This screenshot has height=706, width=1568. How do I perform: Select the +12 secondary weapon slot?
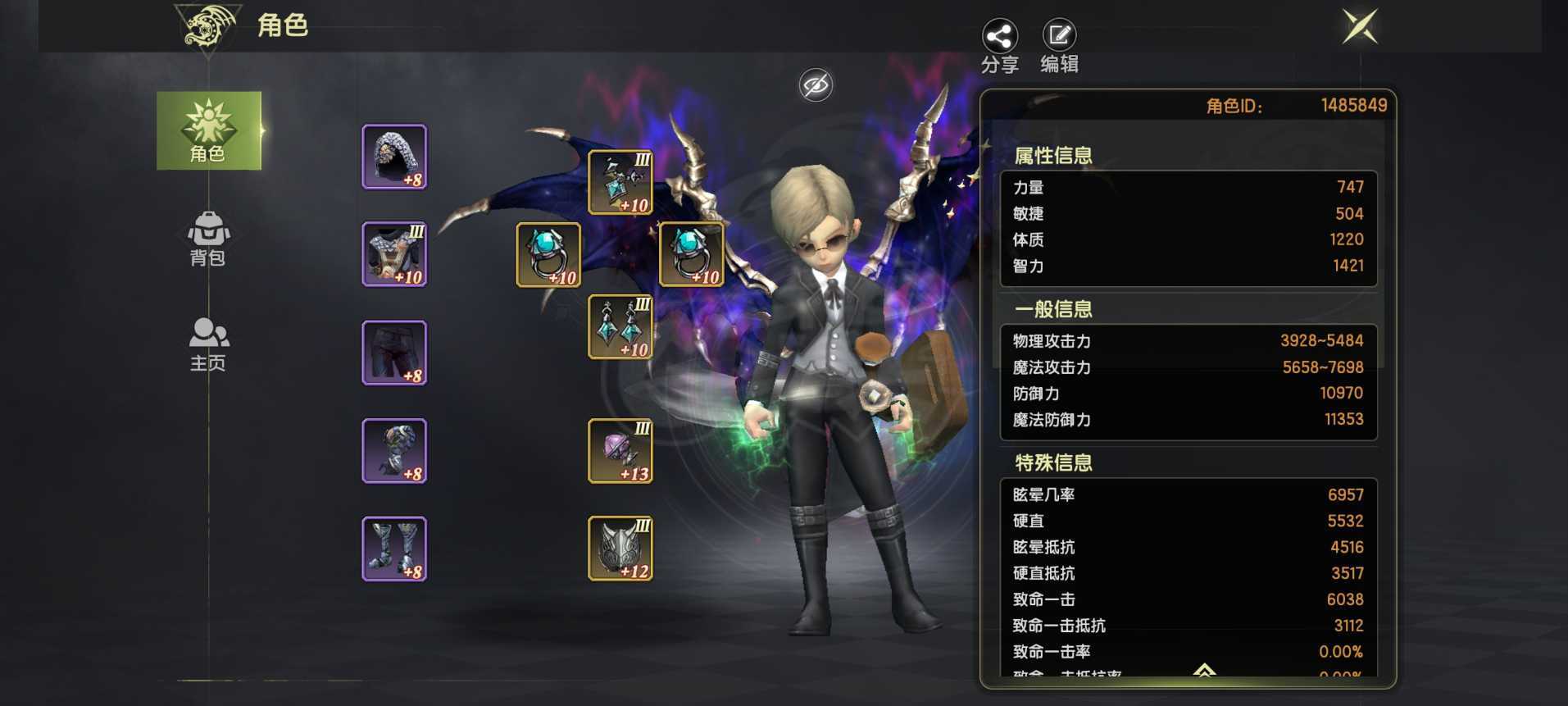click(x=620, y=549)
